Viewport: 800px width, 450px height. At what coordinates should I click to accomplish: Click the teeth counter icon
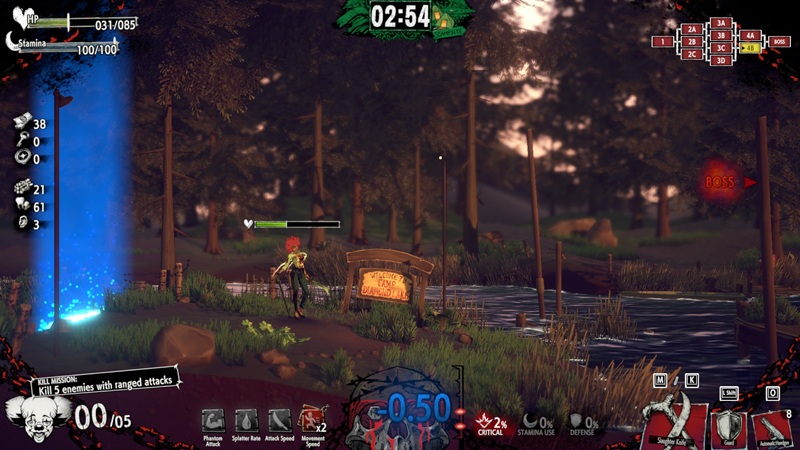[x=21, y=207]
